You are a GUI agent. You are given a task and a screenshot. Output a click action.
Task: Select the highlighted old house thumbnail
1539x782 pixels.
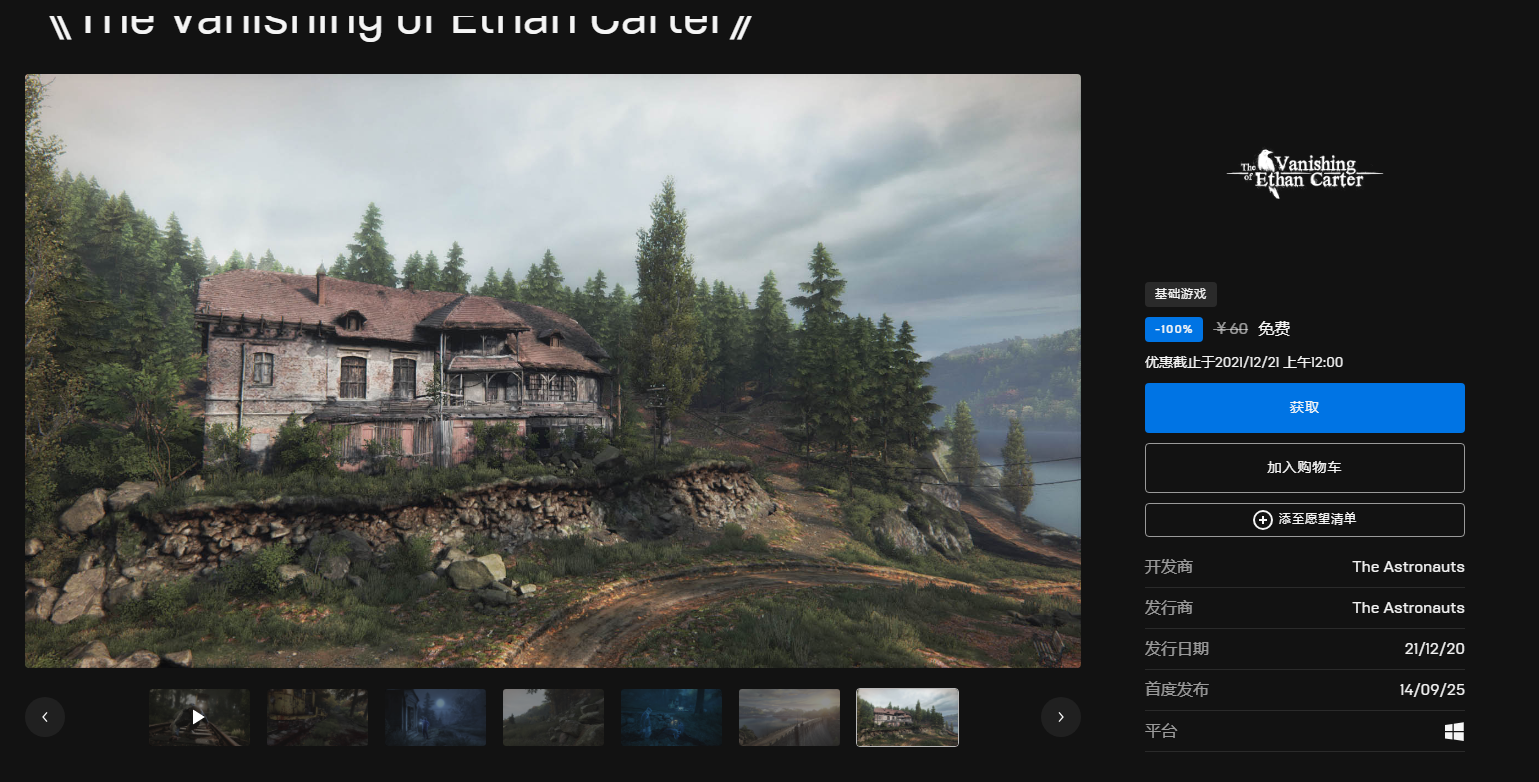[x=907, y=717]
